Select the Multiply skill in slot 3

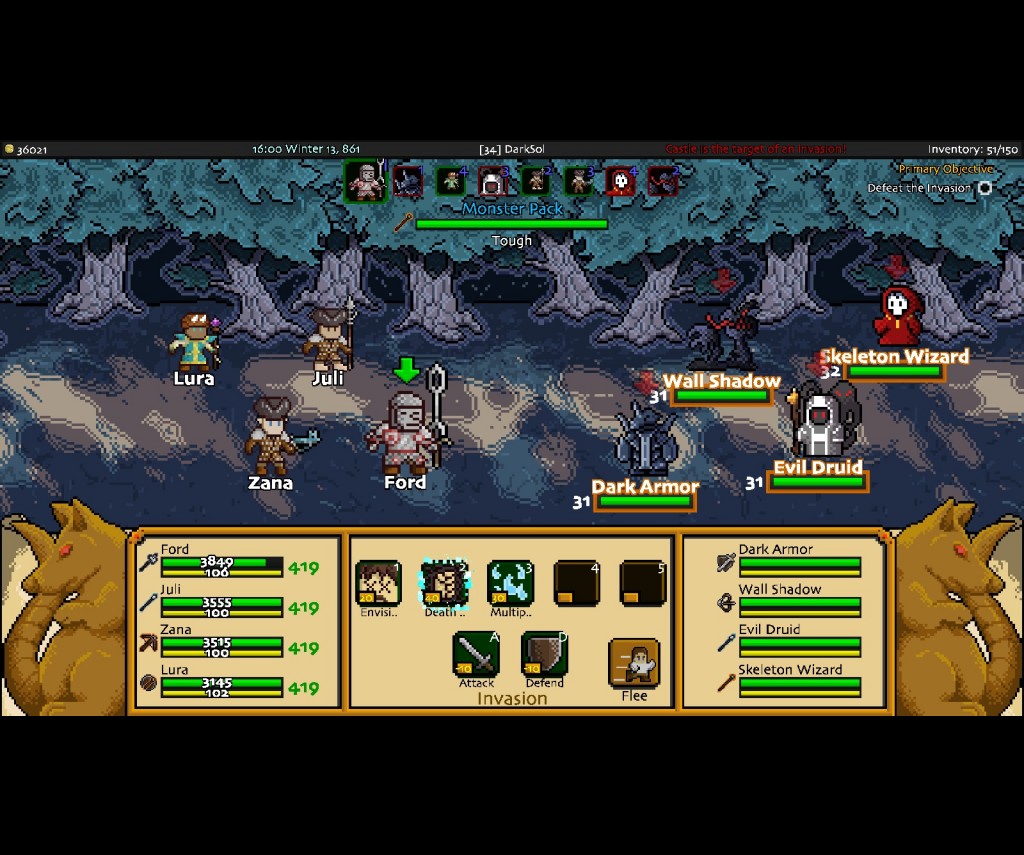click(x=510, y=583)
